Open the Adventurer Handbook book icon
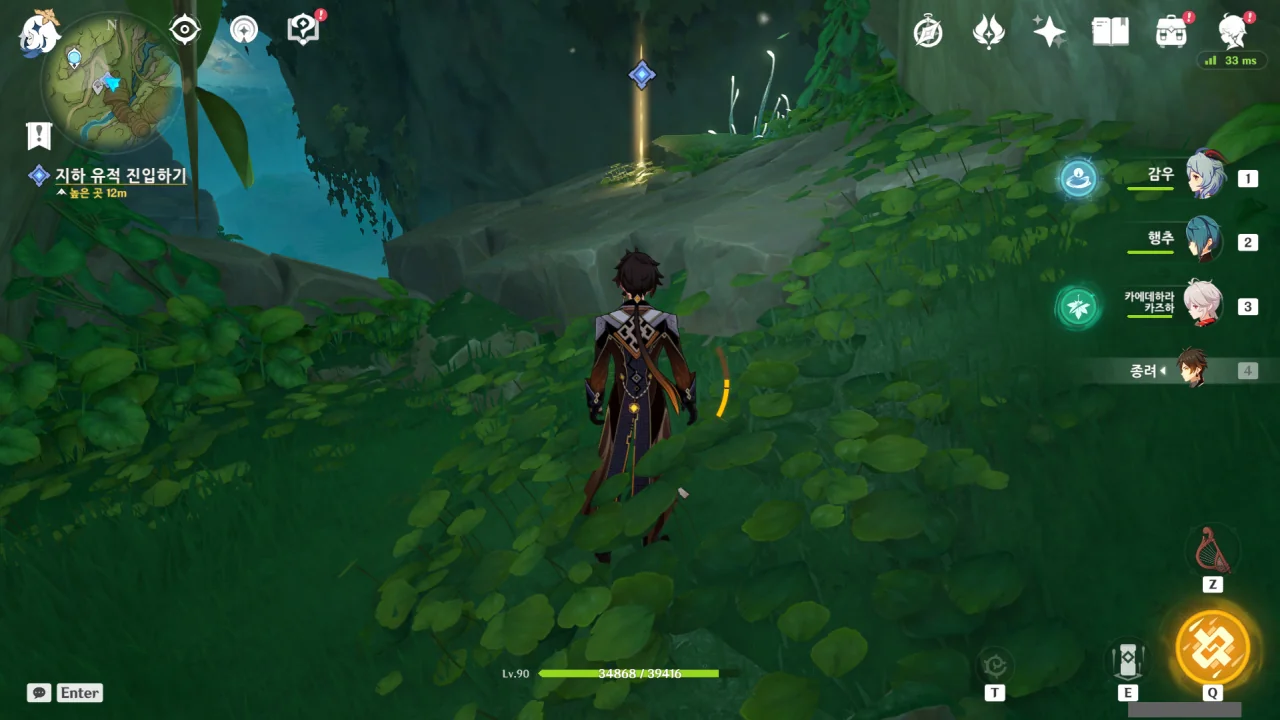 click(1110, 32)
